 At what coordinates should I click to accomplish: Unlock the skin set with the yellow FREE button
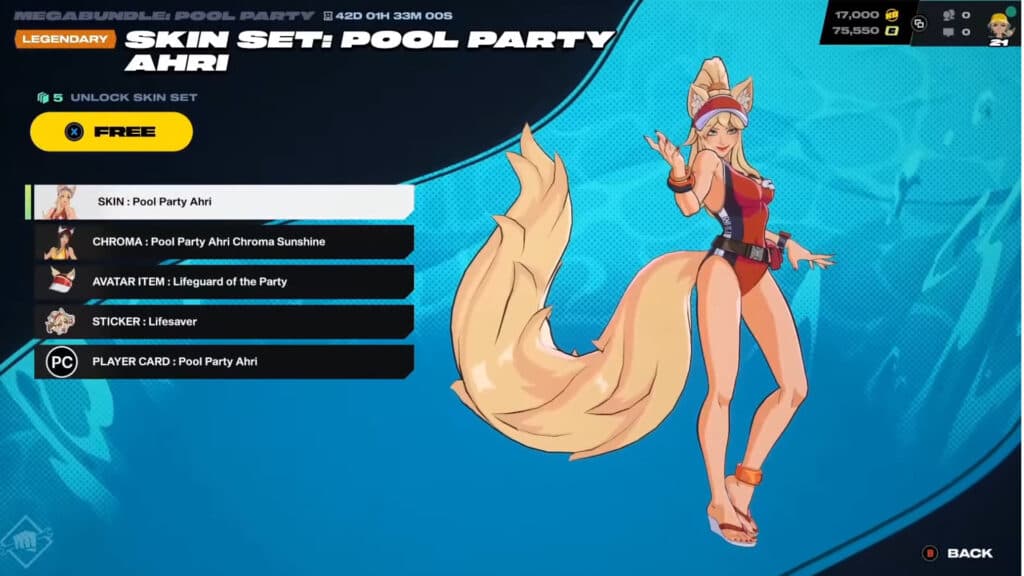tap(111, 131)
